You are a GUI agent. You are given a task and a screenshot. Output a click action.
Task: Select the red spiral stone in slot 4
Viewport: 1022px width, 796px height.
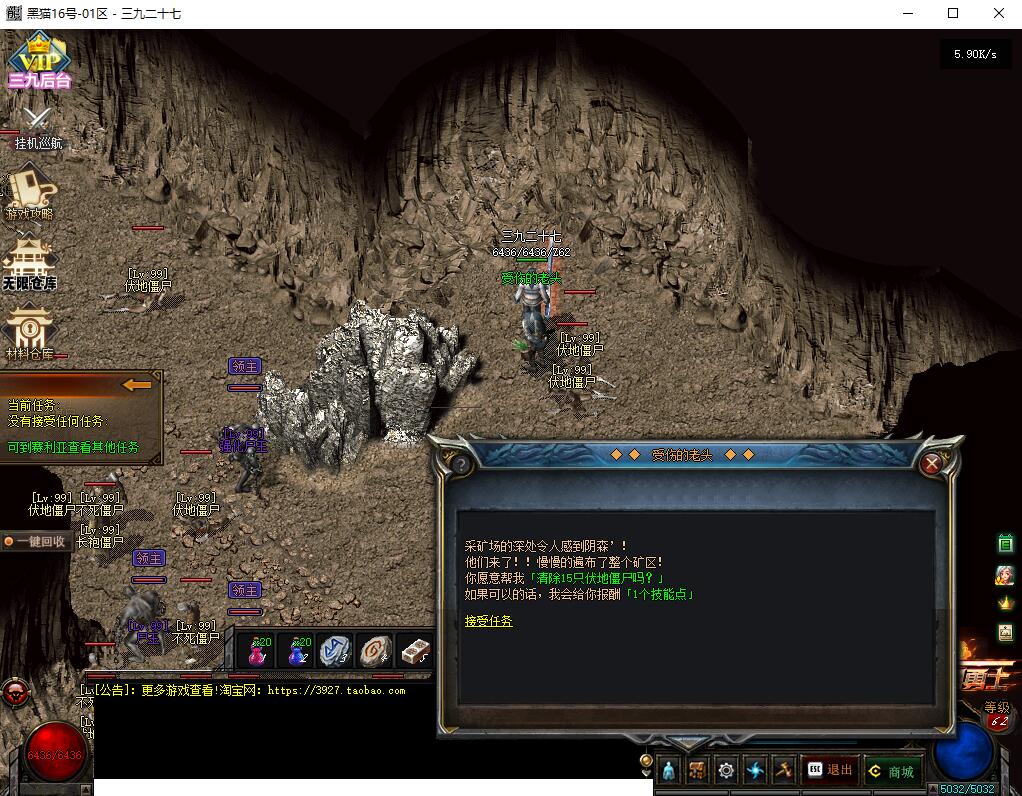(374, 652)
